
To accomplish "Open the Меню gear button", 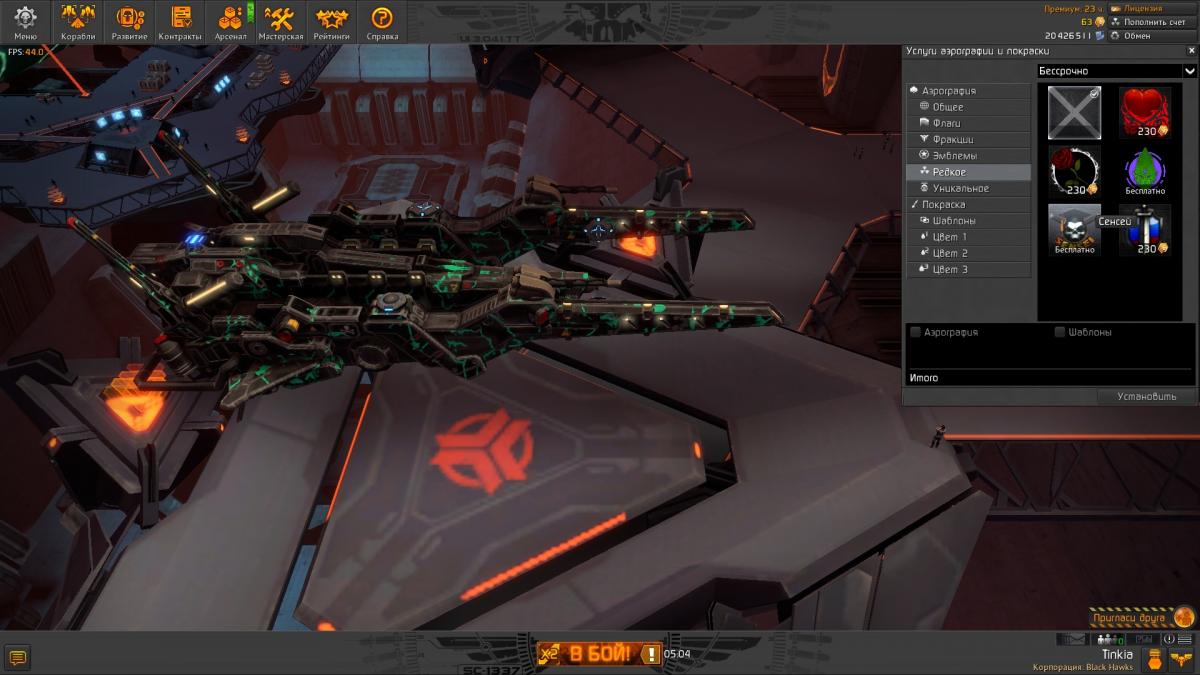I will pyautogui.click(x=26, y=22).
